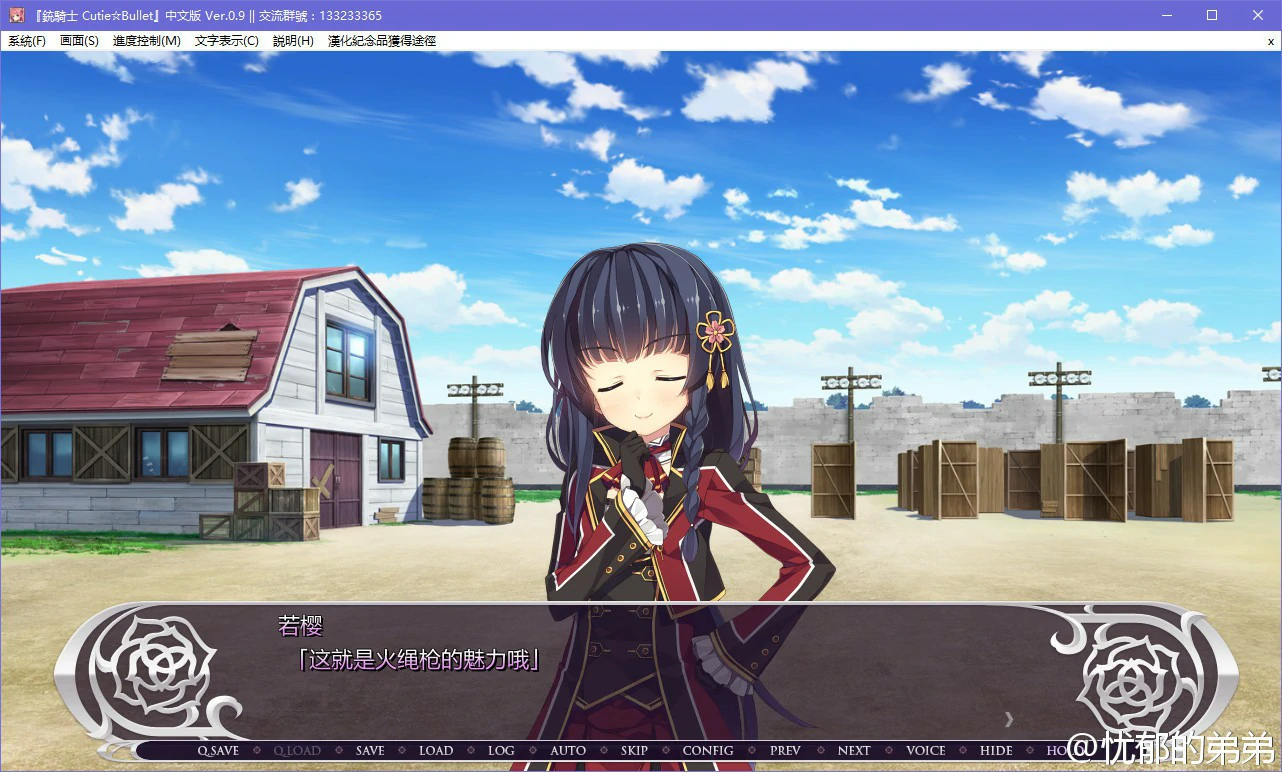Open the CONFIG settings screen

(707, 750)
